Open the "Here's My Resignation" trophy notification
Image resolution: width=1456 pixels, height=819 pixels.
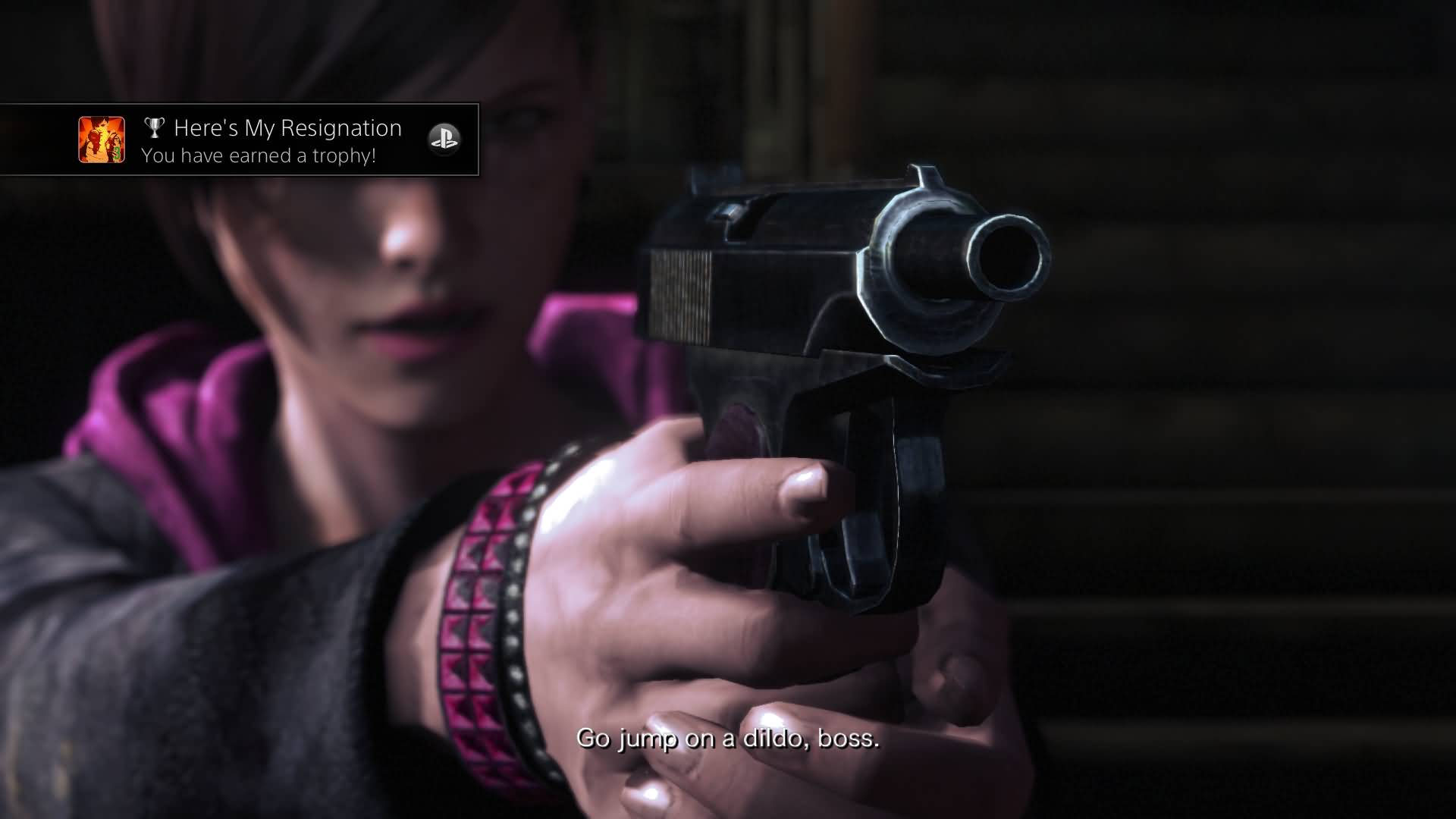pyautogui.click(x=273, y=140)
